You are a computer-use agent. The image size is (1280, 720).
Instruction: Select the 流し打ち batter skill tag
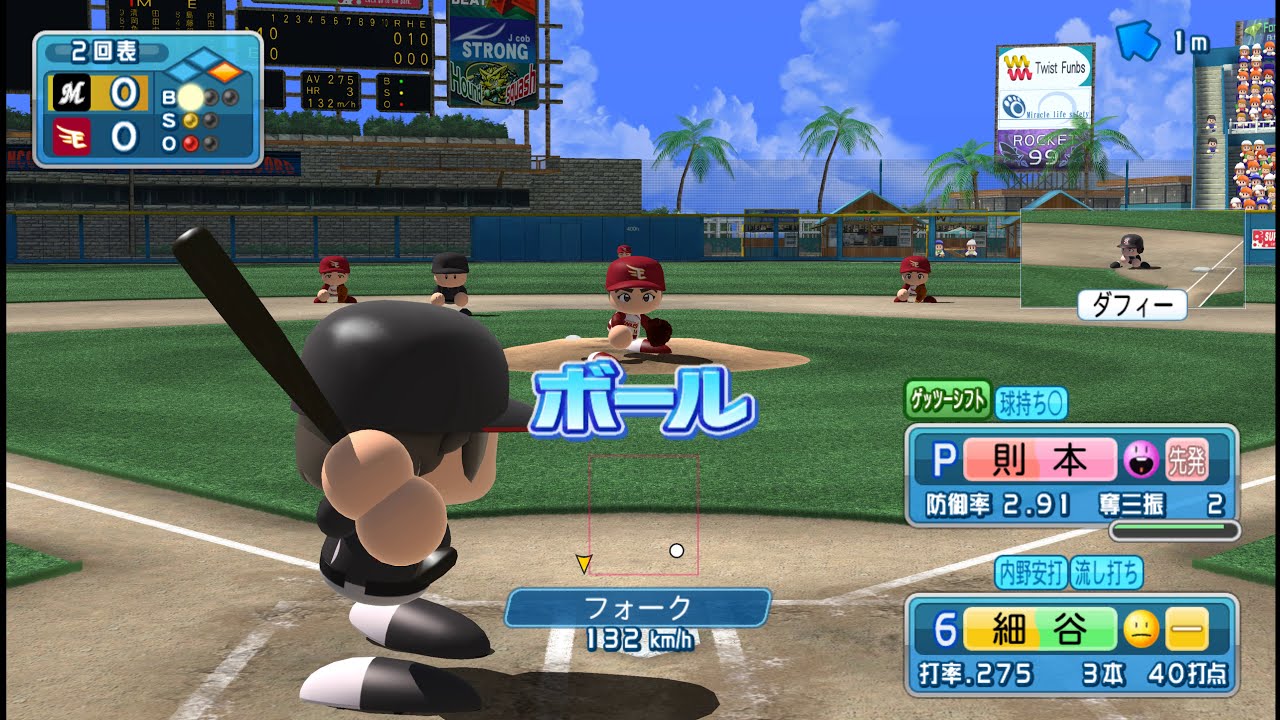coord(1106,573)
